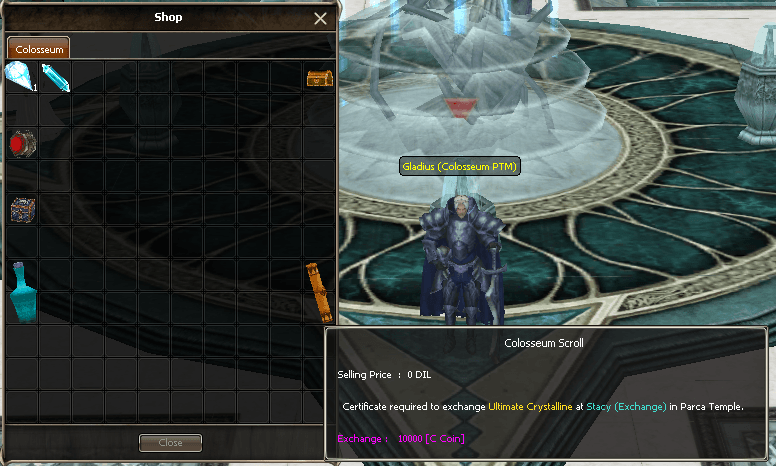
Task: Pick the dark blue ornate box item
Action: [x=21, y=210]
